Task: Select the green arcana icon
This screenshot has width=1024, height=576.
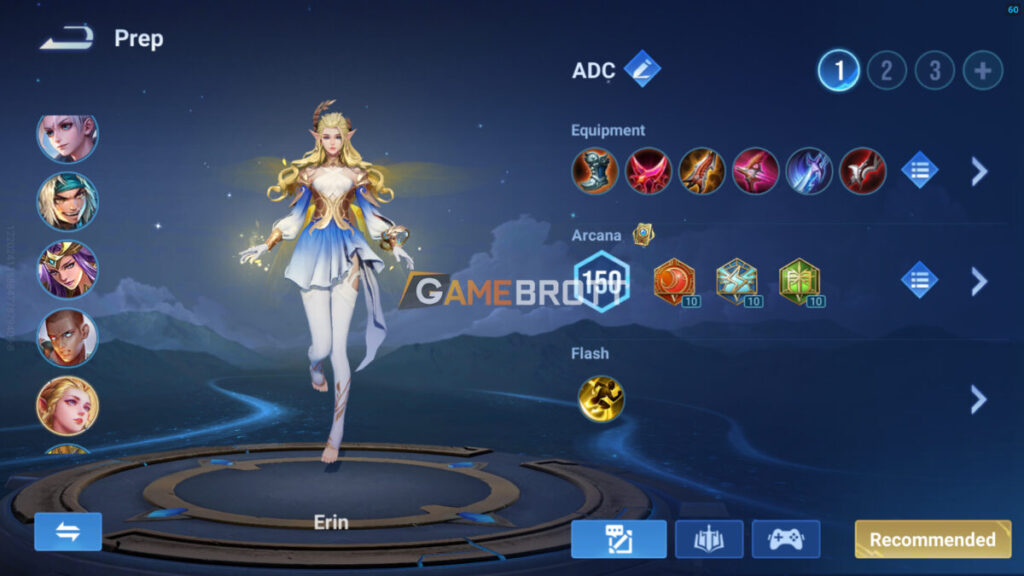Action: pyautogui.click(x=798, y=281)
